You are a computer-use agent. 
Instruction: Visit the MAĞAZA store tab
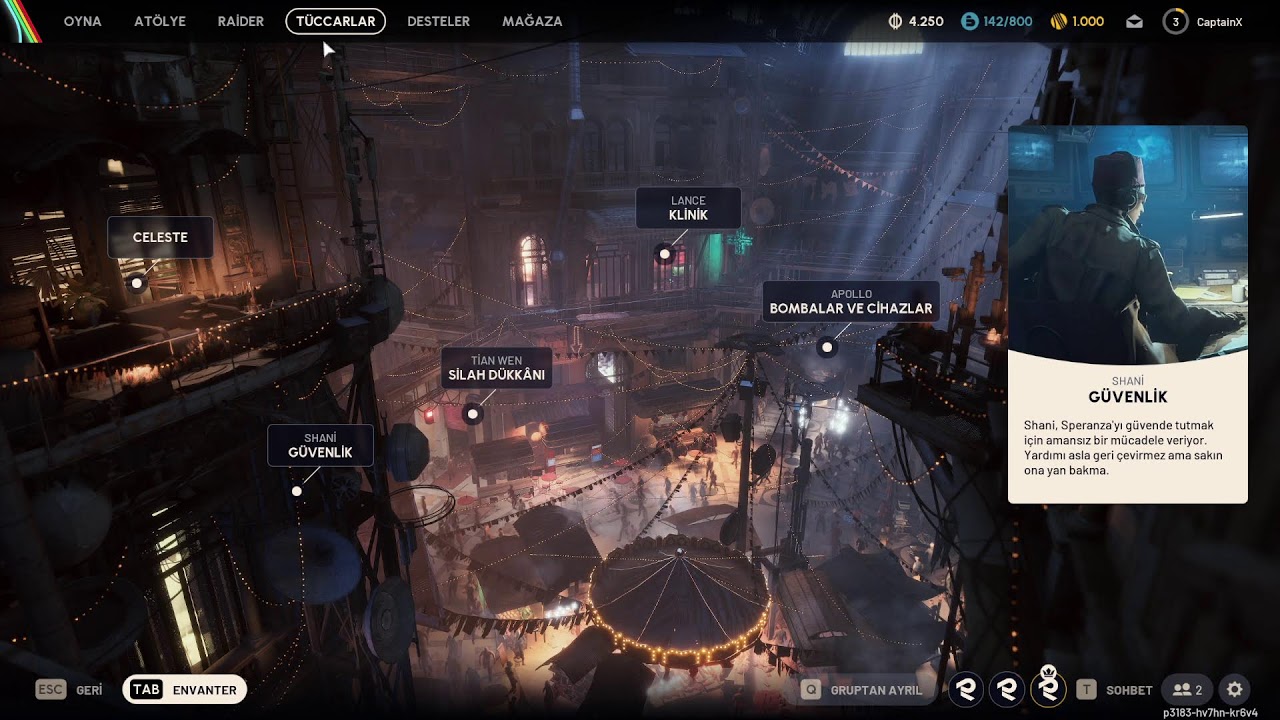click(x=532, y=21)
